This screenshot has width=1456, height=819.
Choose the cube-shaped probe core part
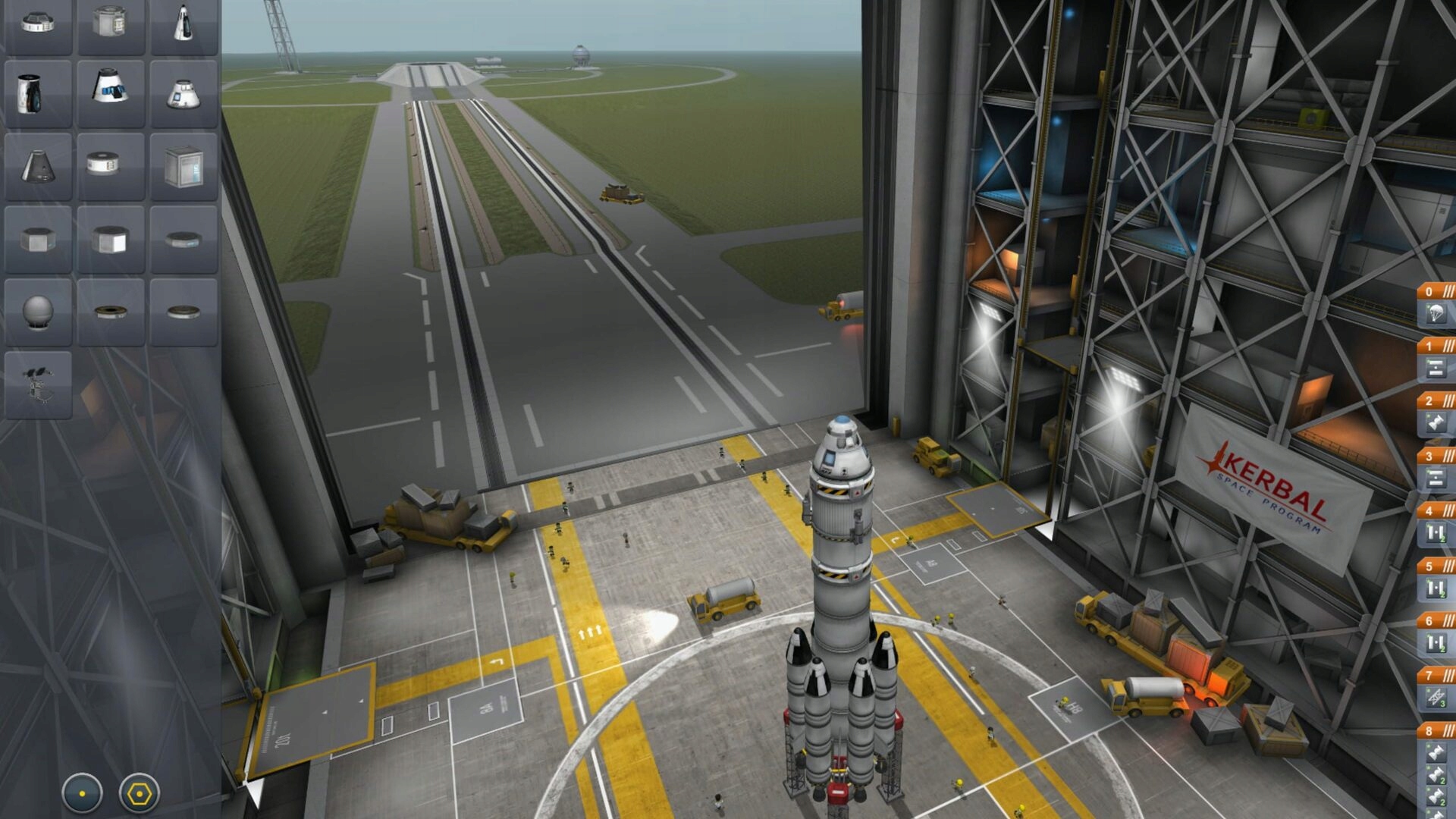pos(184,166)
